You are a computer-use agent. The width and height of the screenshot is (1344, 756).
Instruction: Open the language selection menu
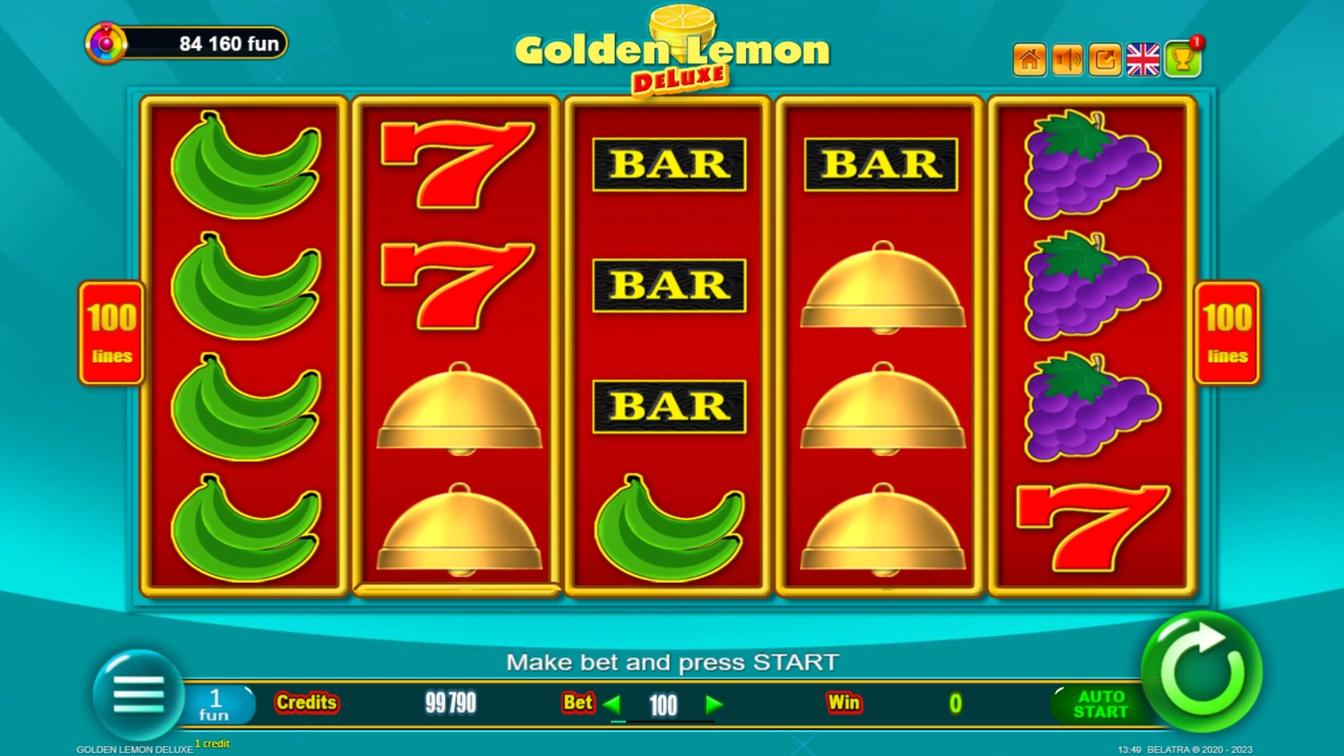coord(1143,58)
